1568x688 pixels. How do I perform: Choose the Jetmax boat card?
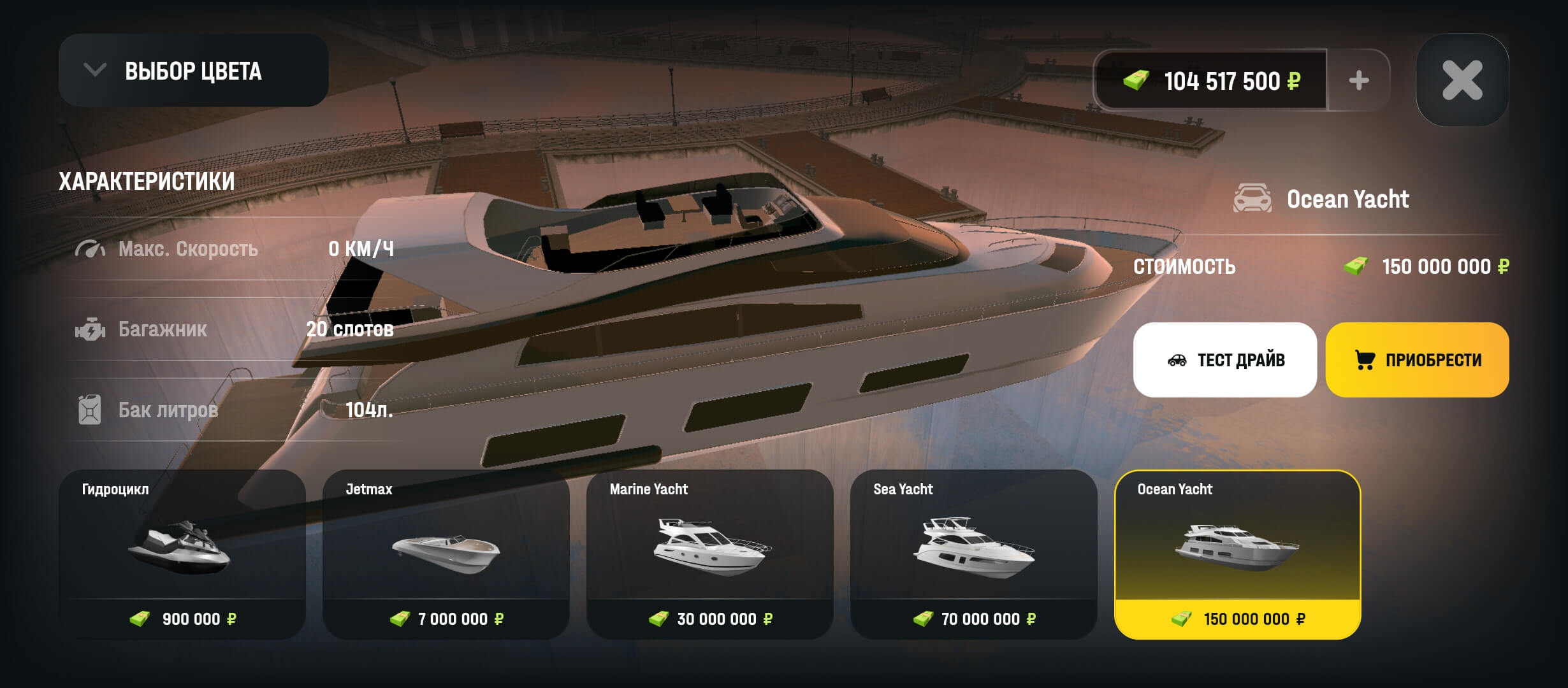click(446, 554)
